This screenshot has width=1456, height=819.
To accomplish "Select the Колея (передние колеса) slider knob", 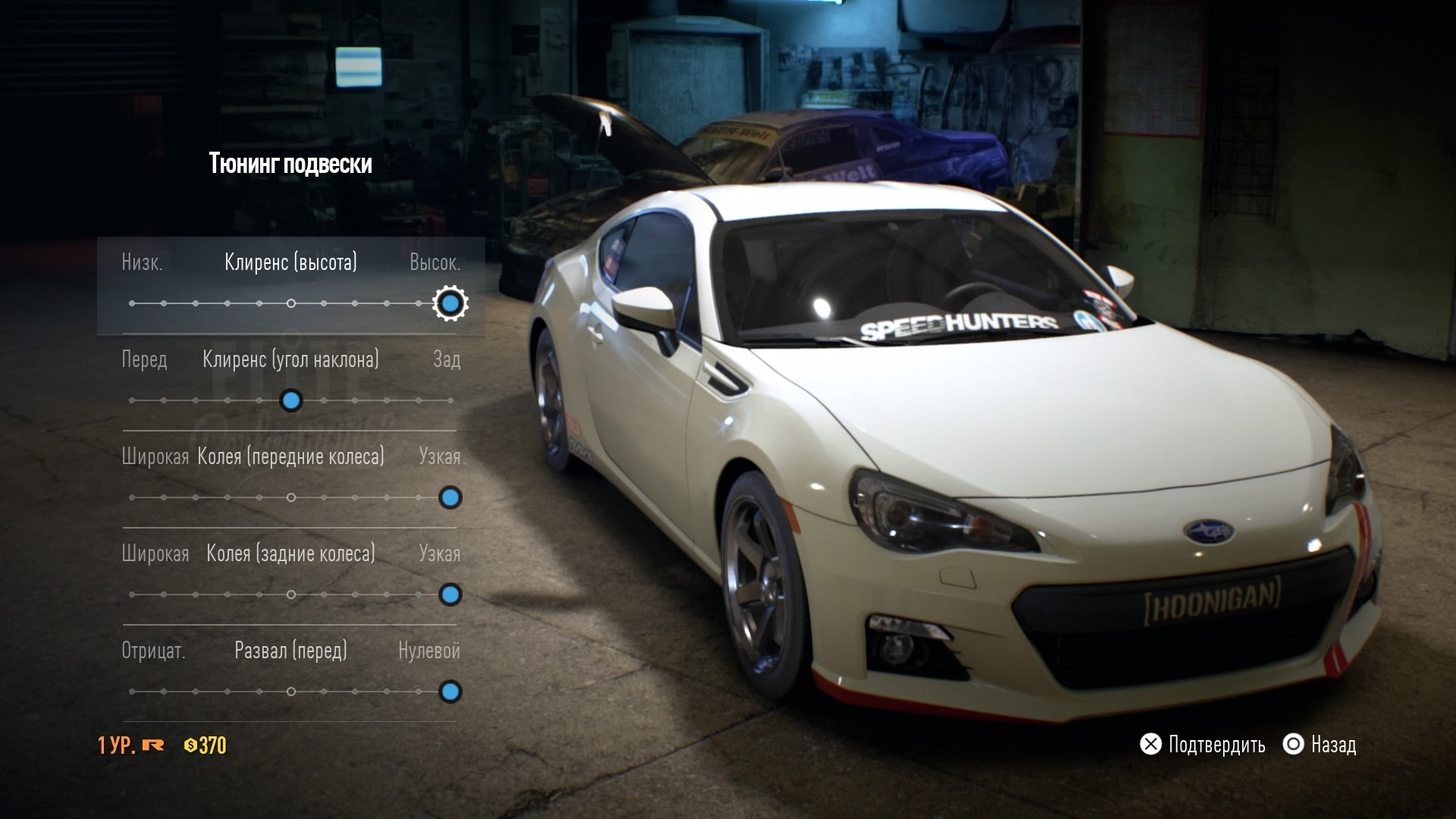I will coord(450,497).
